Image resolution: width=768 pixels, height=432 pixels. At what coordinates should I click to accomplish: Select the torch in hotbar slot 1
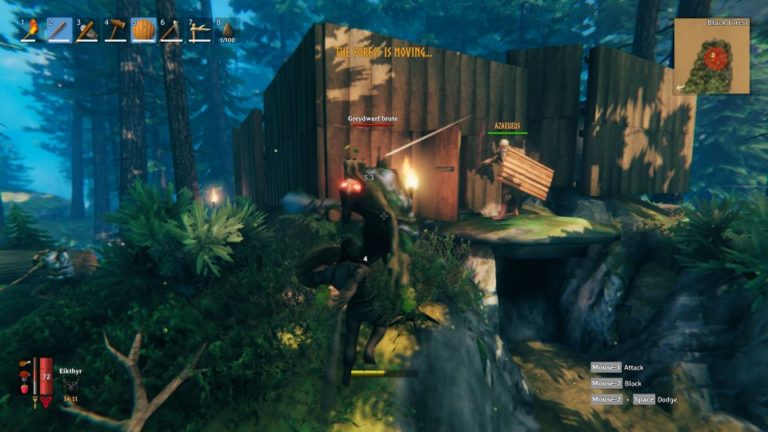coord(31,31)
